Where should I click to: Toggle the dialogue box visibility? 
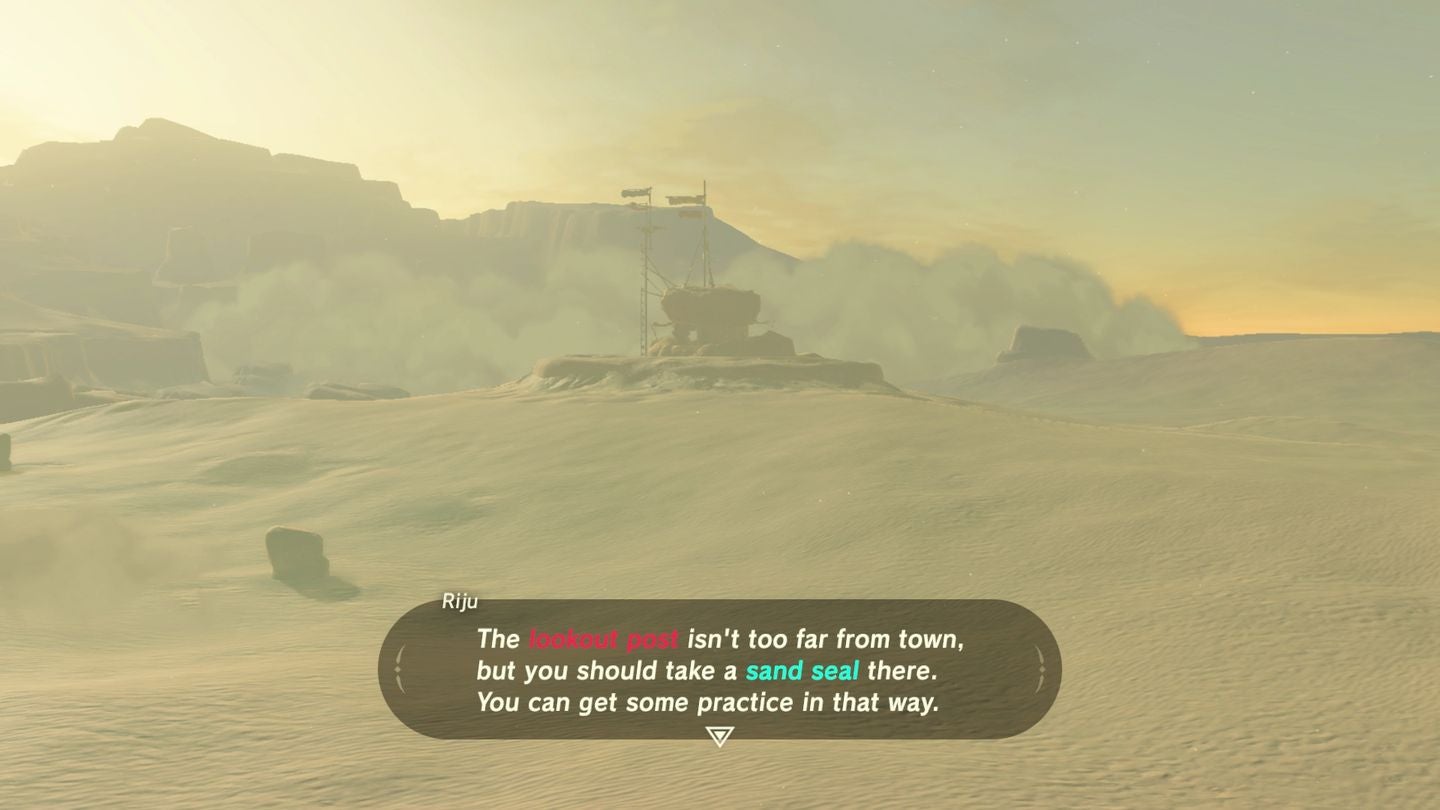point(720,671)
